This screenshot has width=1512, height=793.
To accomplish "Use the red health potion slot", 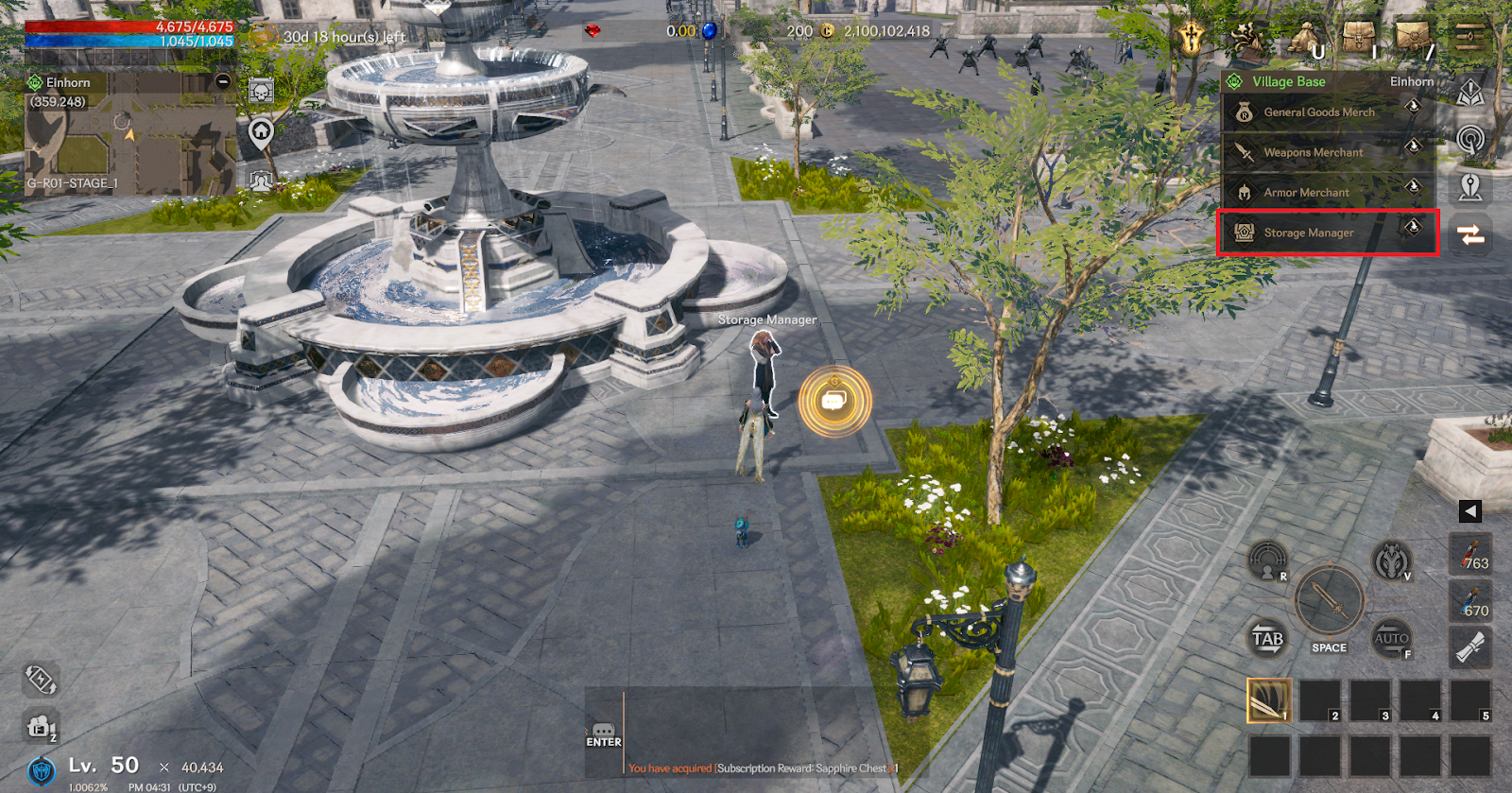I will tap(1470, 555).
